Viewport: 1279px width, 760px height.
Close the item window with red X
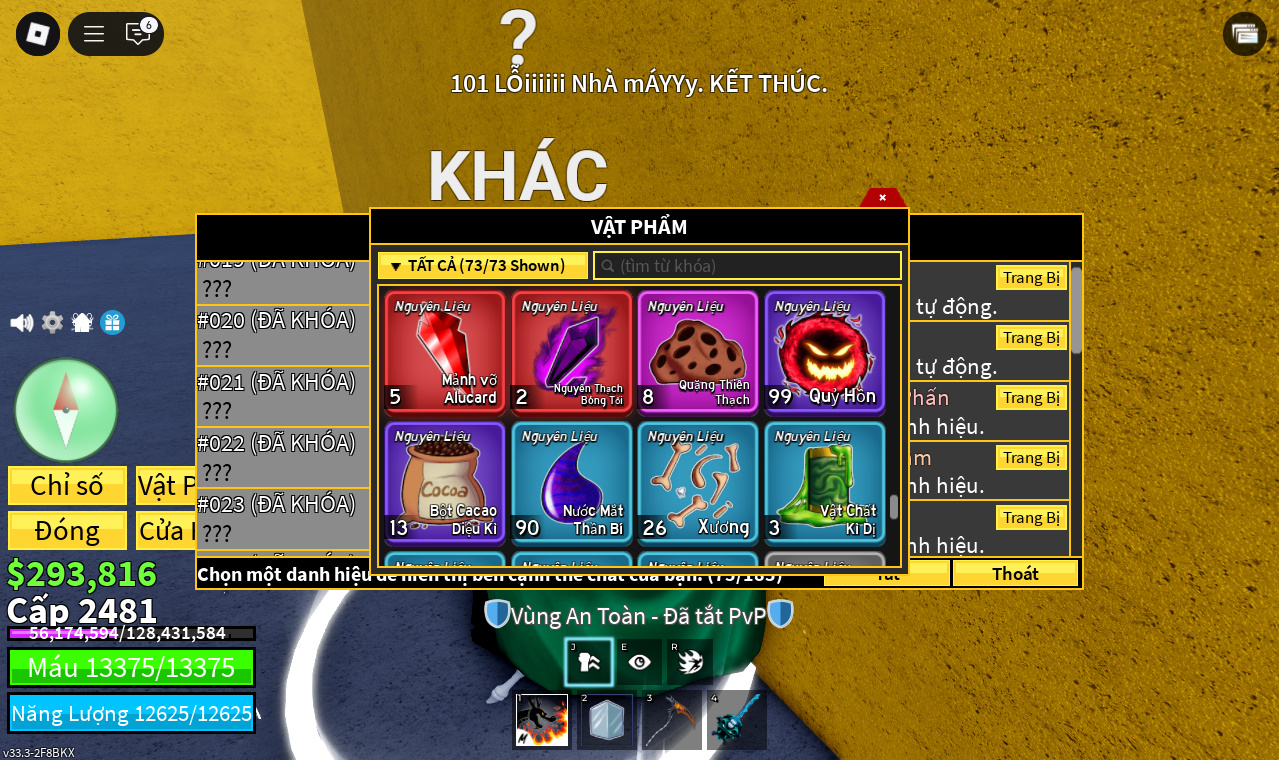[882, 198]
